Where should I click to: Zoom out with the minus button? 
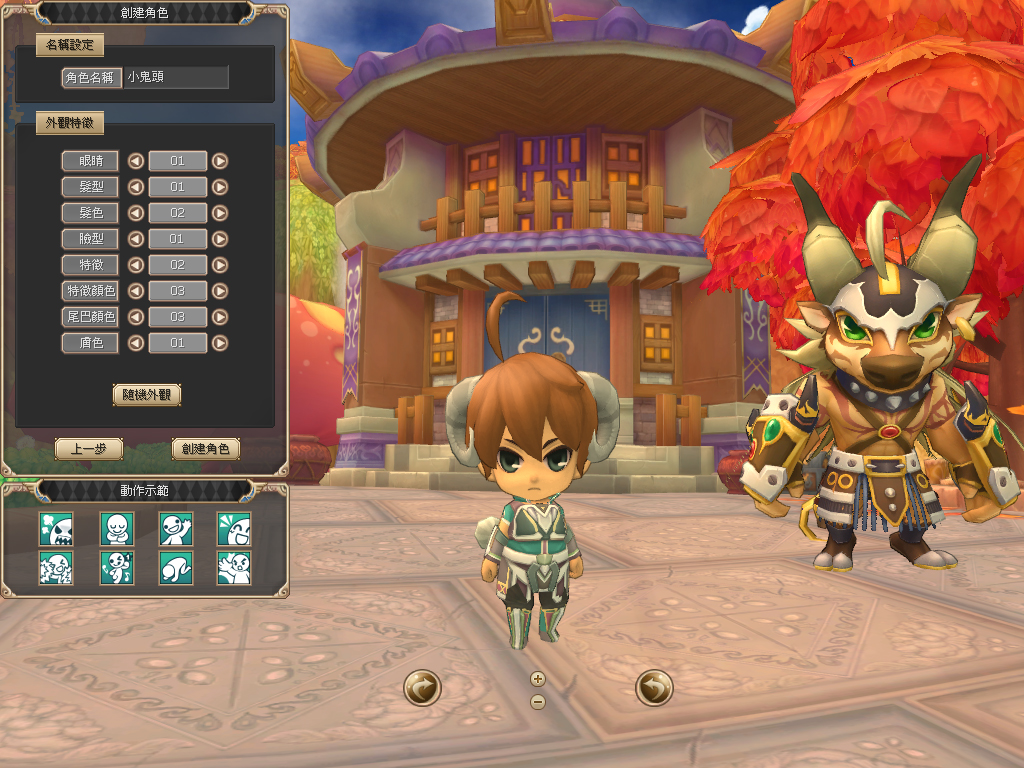pos(538,701)
